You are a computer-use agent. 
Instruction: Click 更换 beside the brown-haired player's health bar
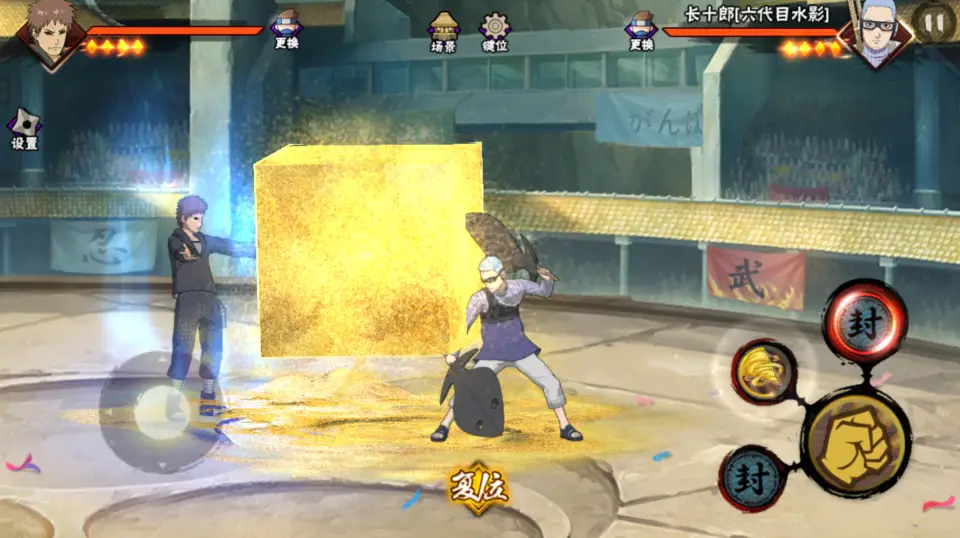285,31
